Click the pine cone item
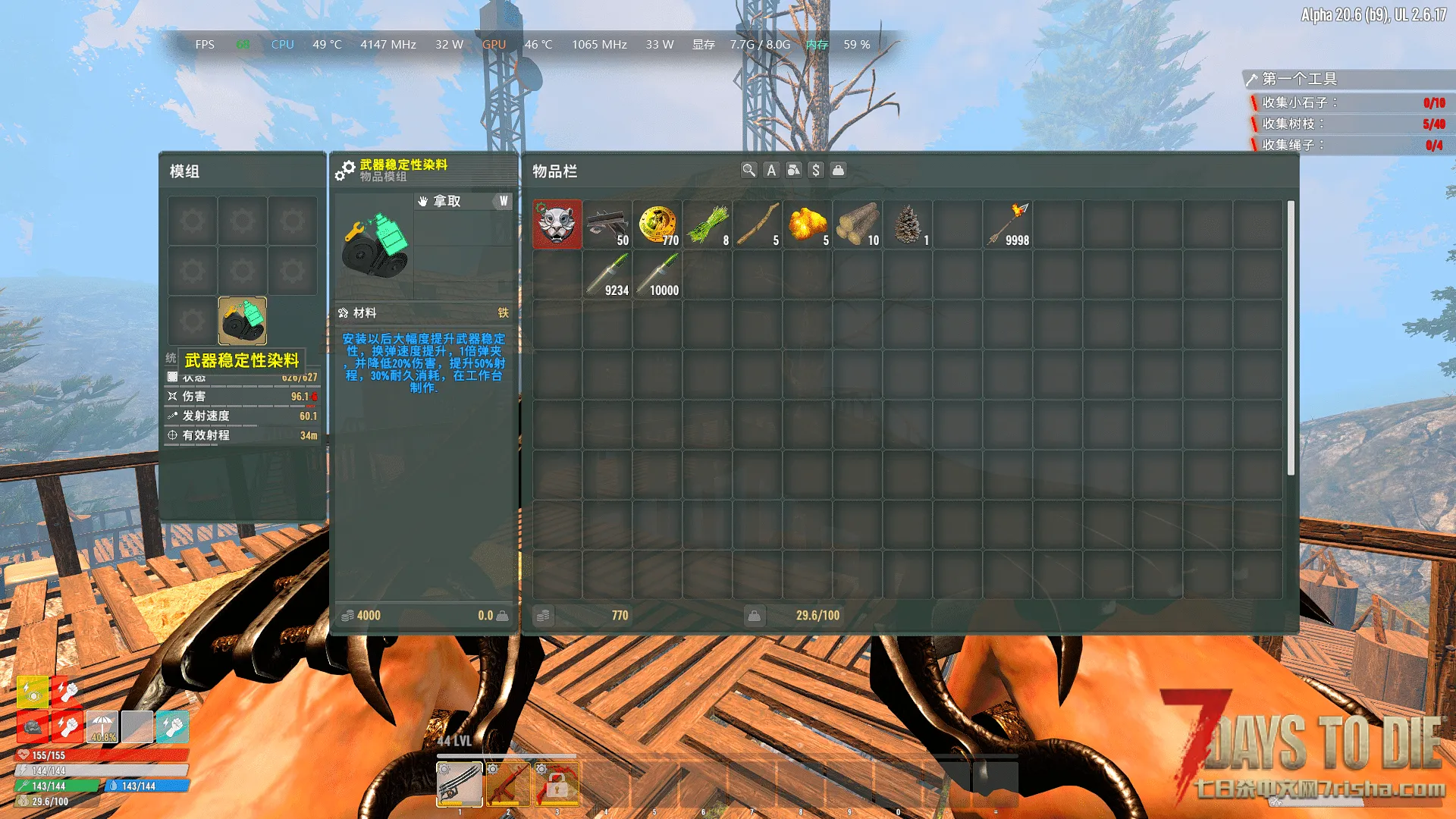This screenshot has width=1456, height=819. [908, 224]
